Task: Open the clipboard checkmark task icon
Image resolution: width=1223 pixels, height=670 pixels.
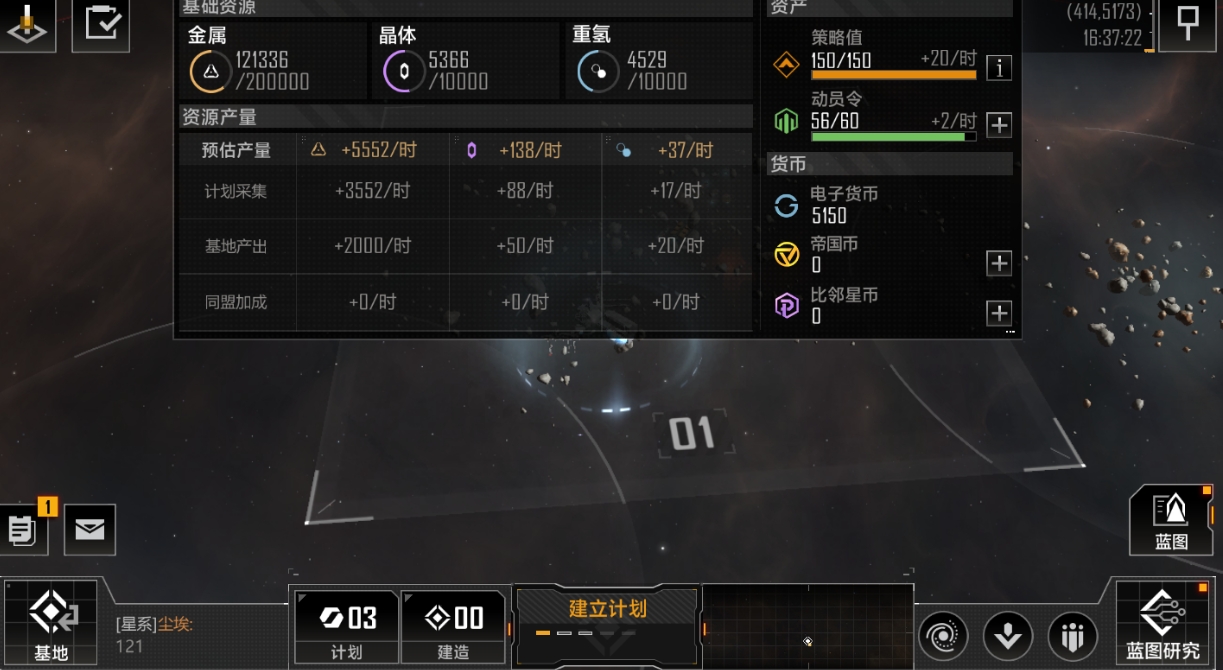Action: point(101,23)
